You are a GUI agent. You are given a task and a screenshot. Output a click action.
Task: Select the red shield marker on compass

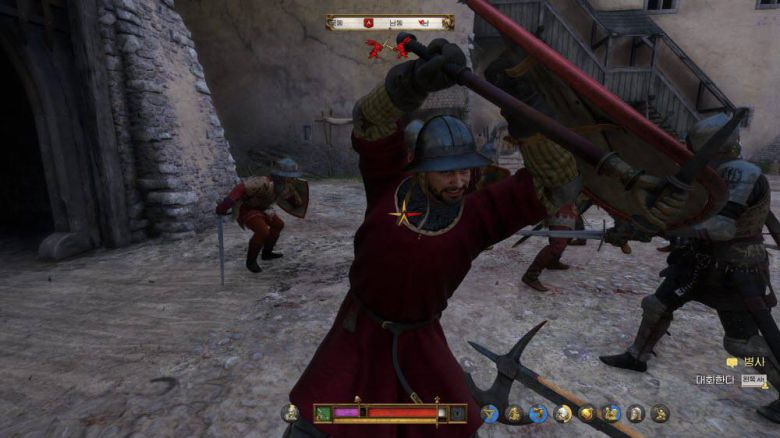(x=369, y=22)
